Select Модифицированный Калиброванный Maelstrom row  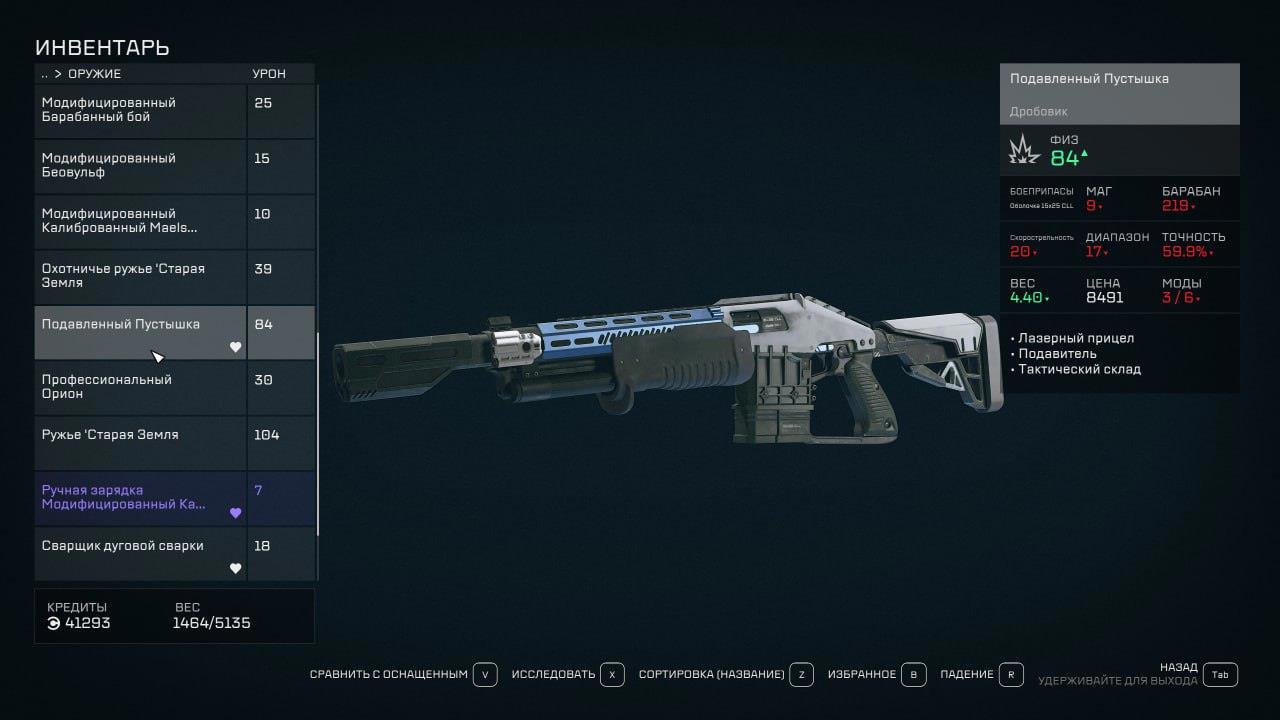point(140,221)
